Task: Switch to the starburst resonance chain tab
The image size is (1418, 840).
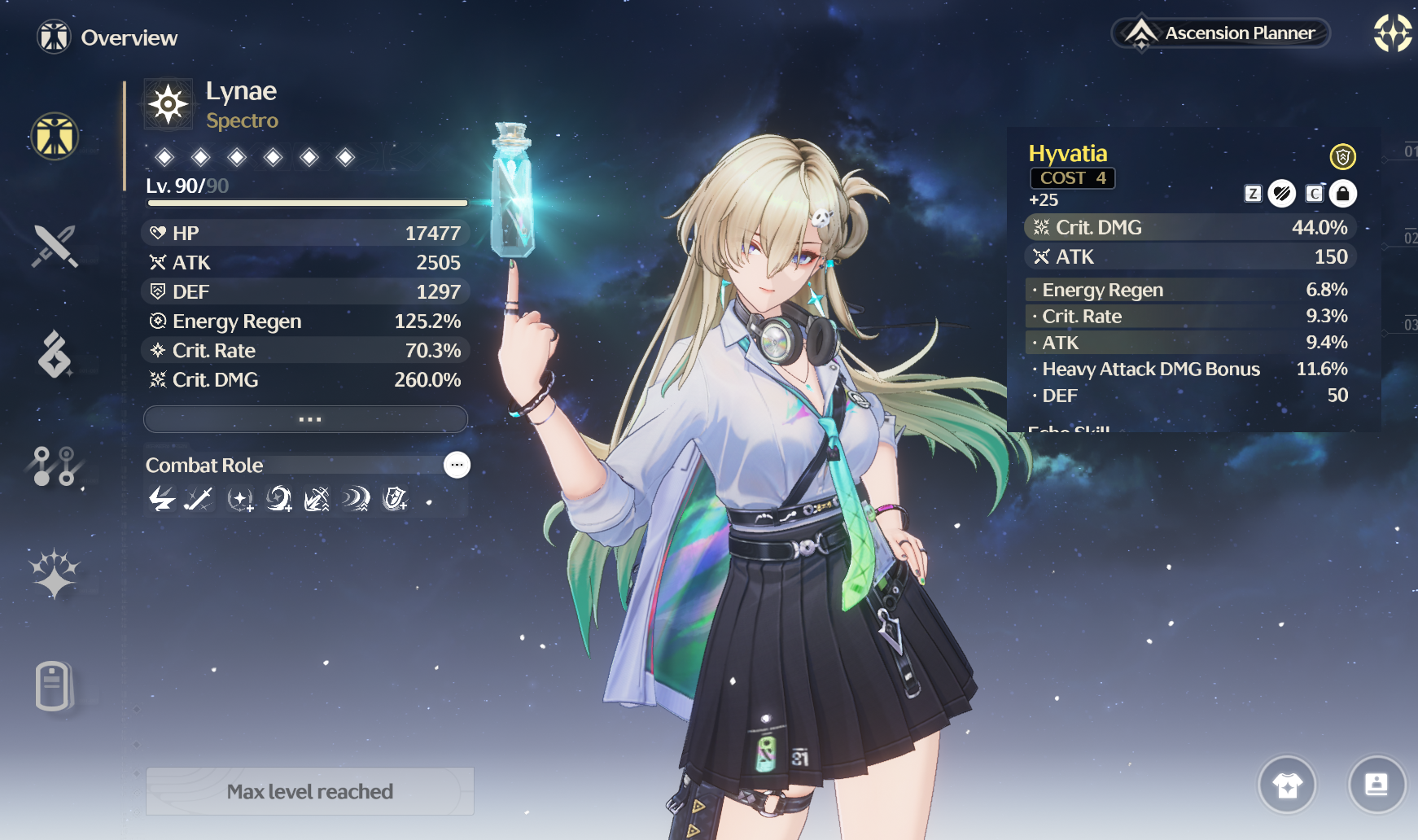Action: (x=55, y=573)
